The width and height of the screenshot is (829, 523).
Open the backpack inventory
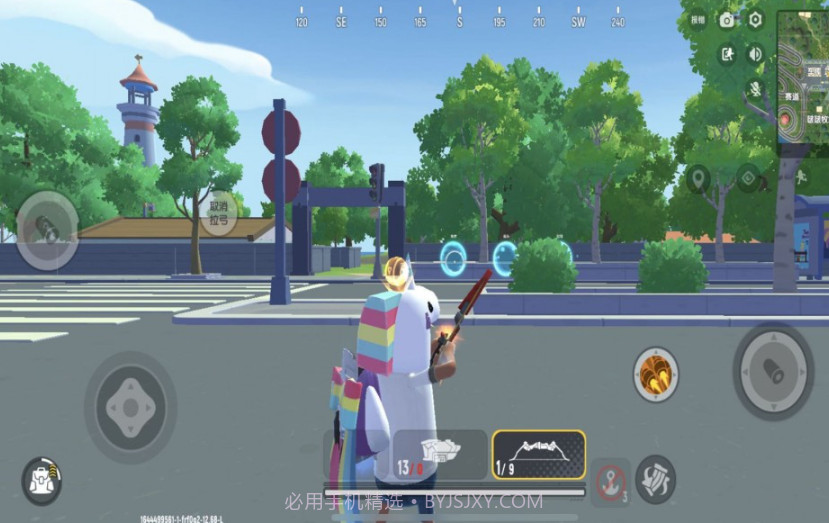(41, 480)
